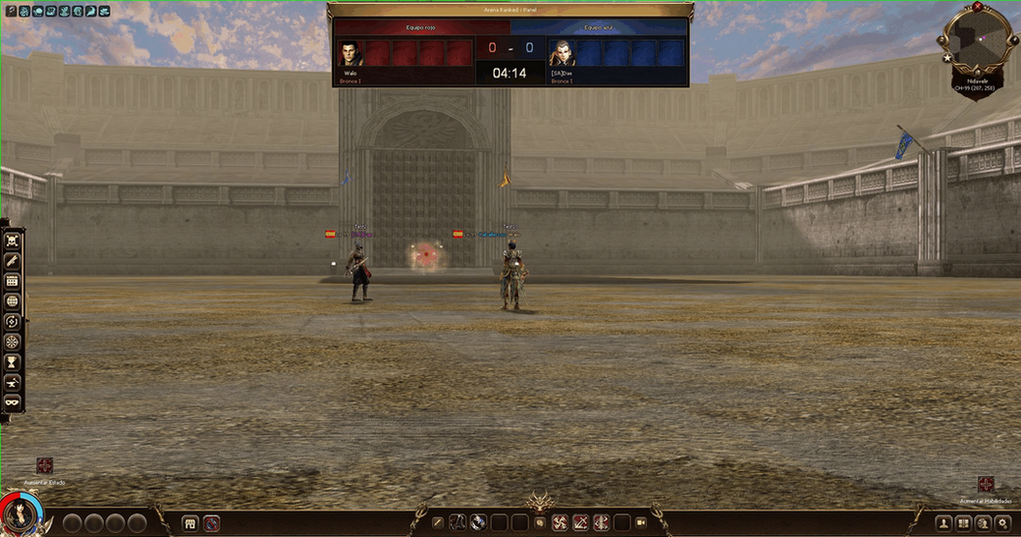Open the gear settings button
This screenshot has width=1021, height=537.
1003,522
